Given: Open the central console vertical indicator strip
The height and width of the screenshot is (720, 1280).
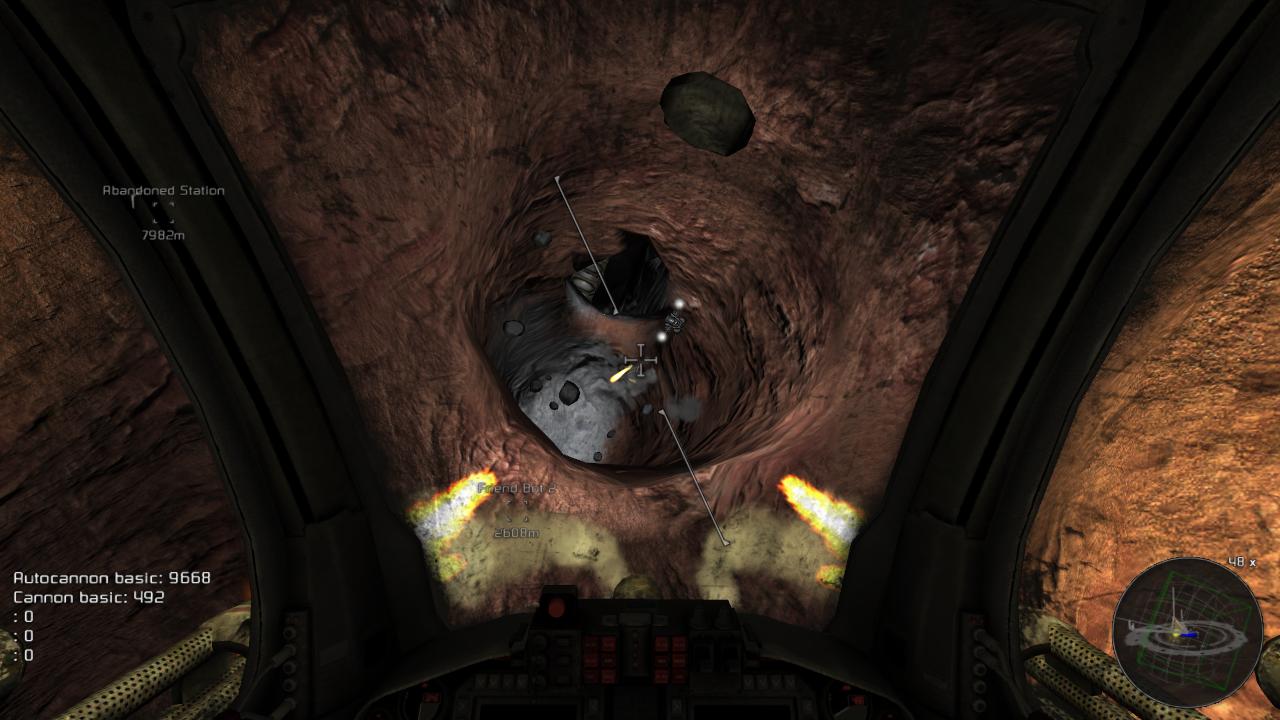Looking at the screenshot, I should (634, 650).
